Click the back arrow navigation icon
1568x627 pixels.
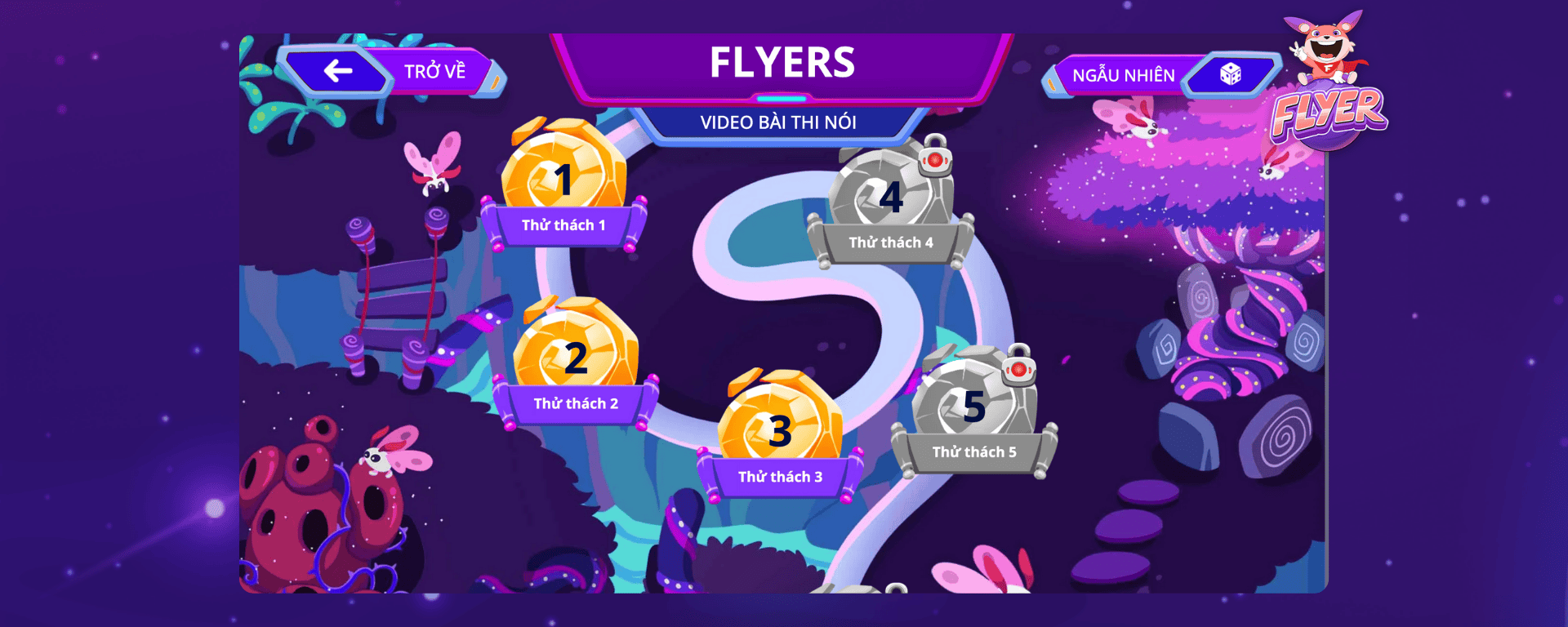pos(335,71)
